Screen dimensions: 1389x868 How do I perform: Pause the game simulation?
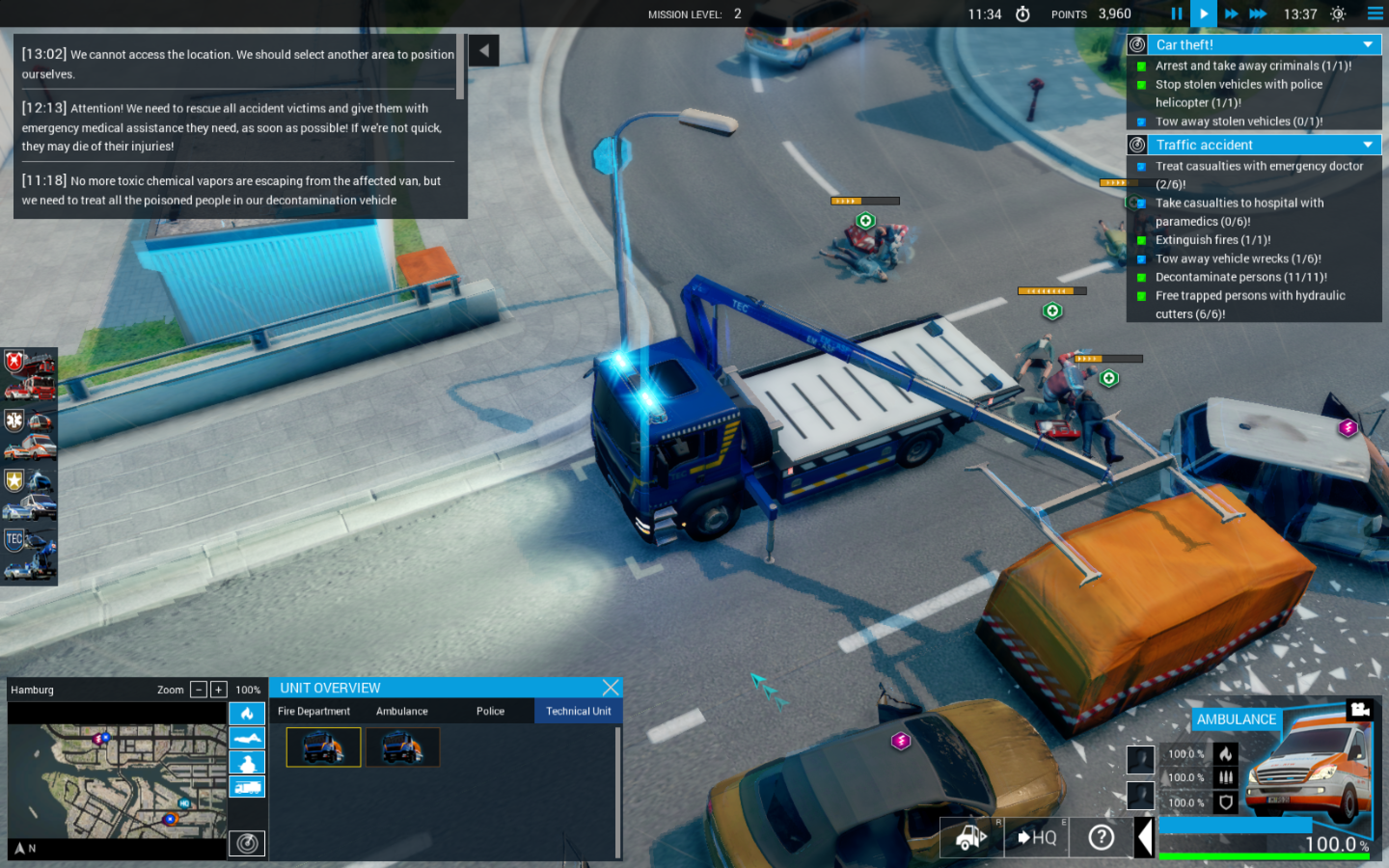click(1176, 14)
